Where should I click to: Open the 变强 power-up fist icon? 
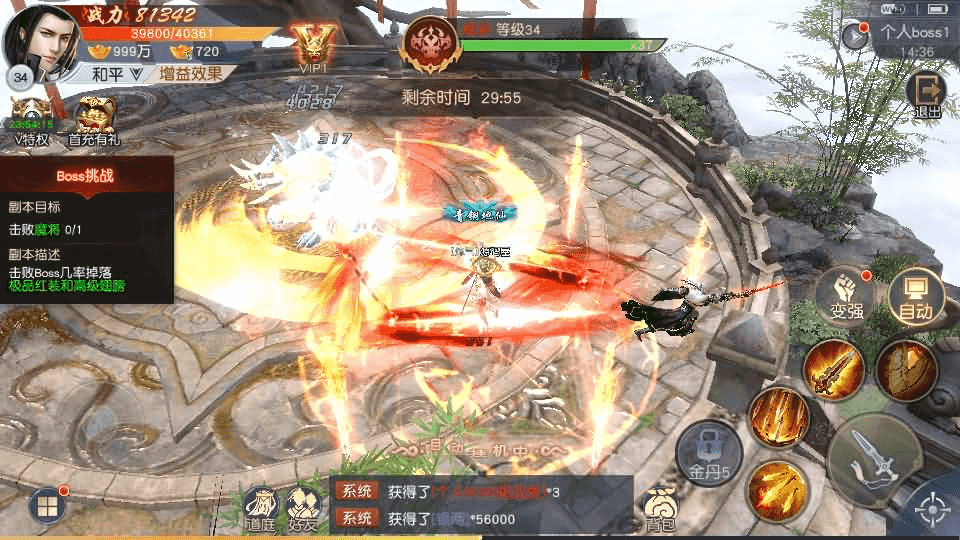tap(846, 294)
